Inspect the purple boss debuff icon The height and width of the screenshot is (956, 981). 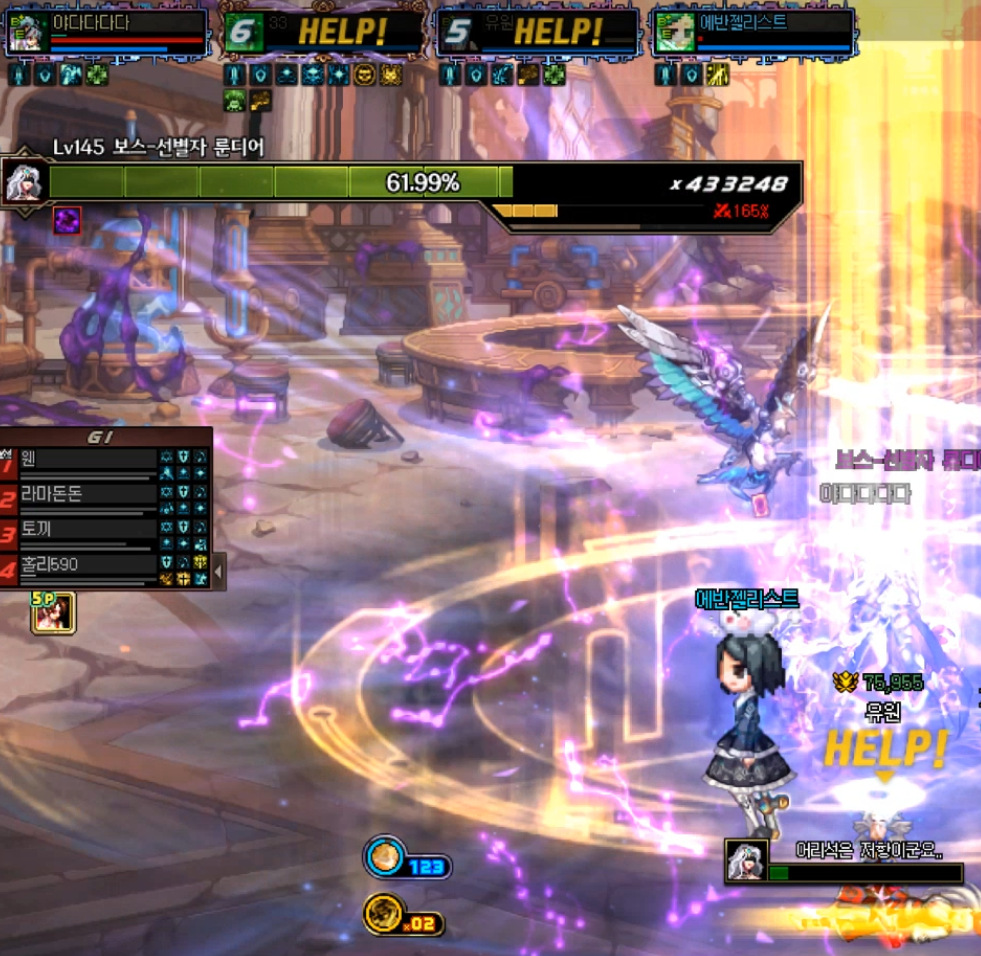pyautogui.click(x=67, y=220)
